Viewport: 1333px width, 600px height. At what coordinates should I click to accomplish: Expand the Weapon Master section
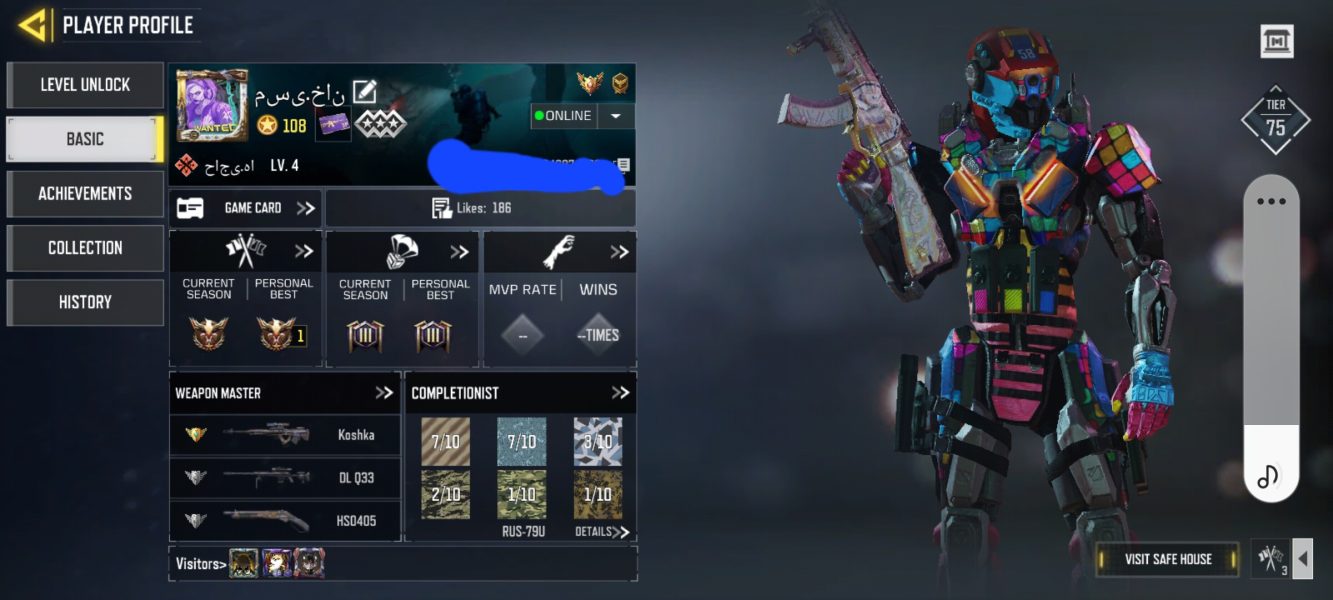click(384, 393)
